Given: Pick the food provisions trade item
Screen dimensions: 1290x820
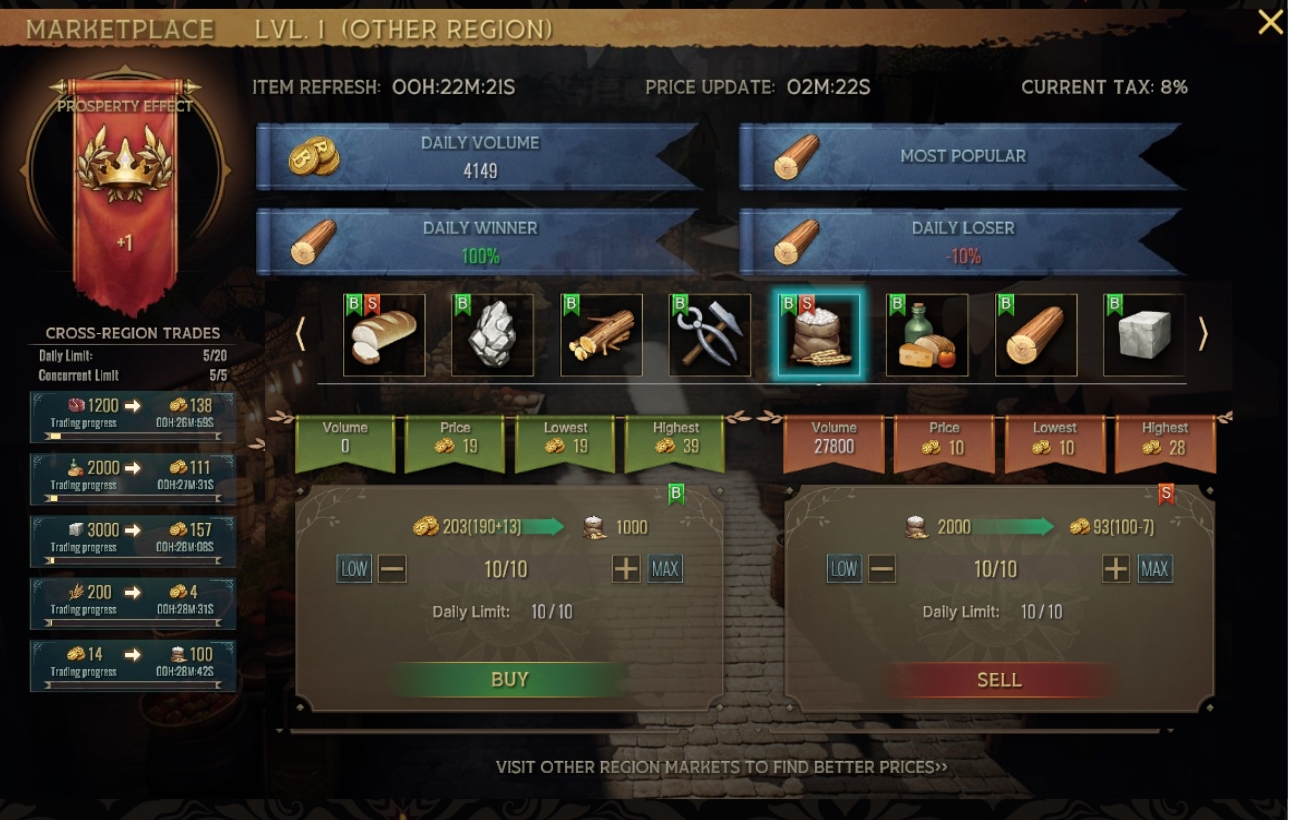Looking at the screenshot, I should 927,335.
